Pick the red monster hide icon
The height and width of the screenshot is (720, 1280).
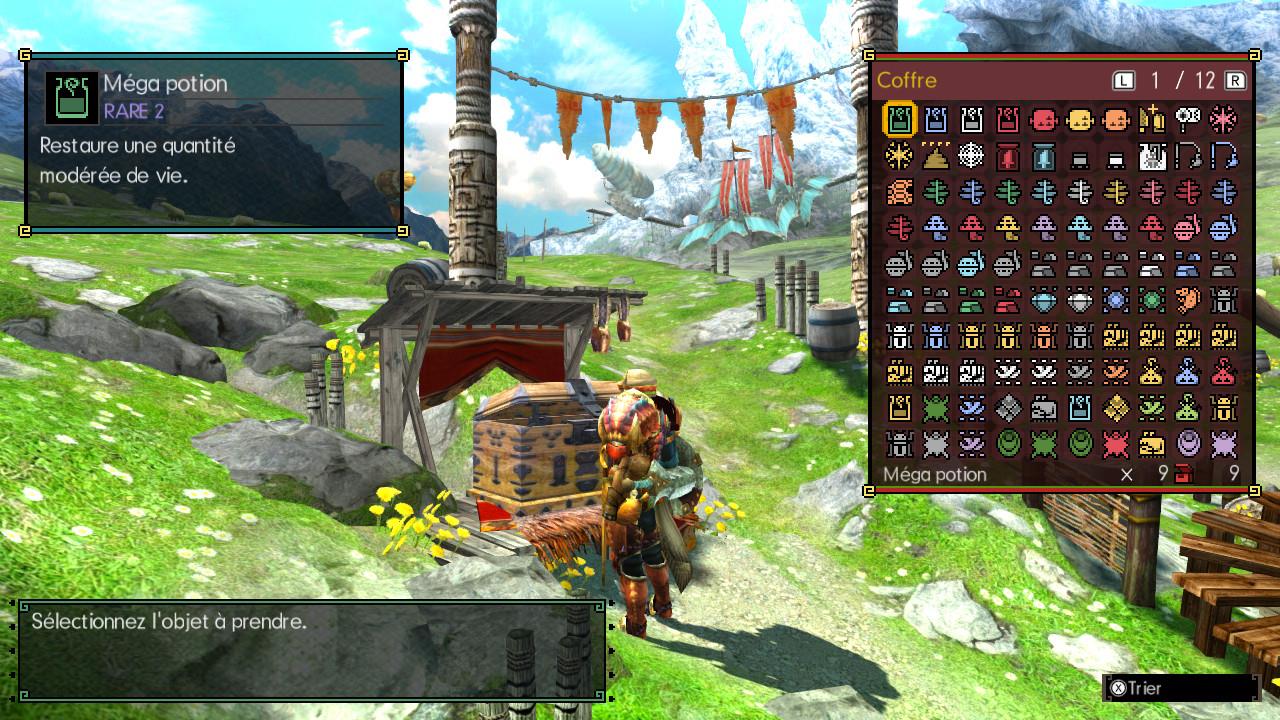[1116, 444]
